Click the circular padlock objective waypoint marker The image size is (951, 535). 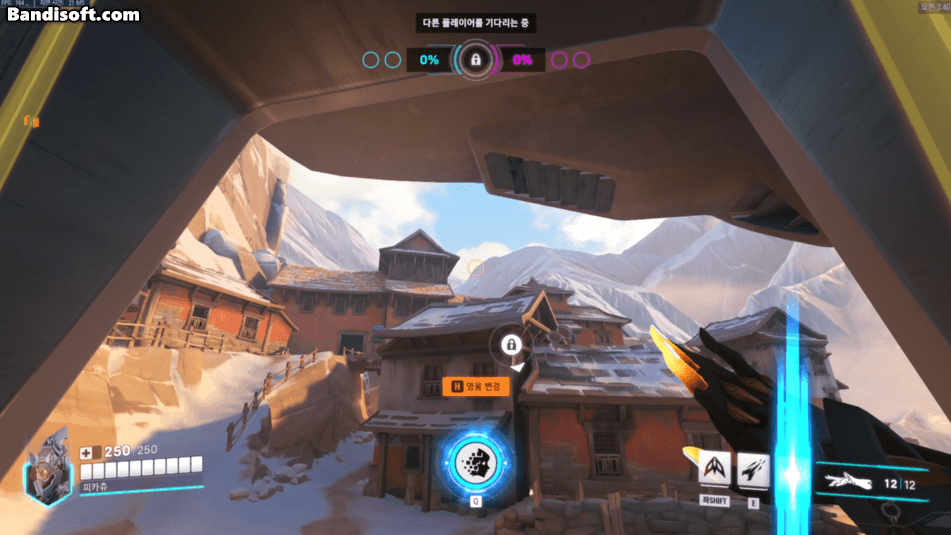(x=511, y=346)
